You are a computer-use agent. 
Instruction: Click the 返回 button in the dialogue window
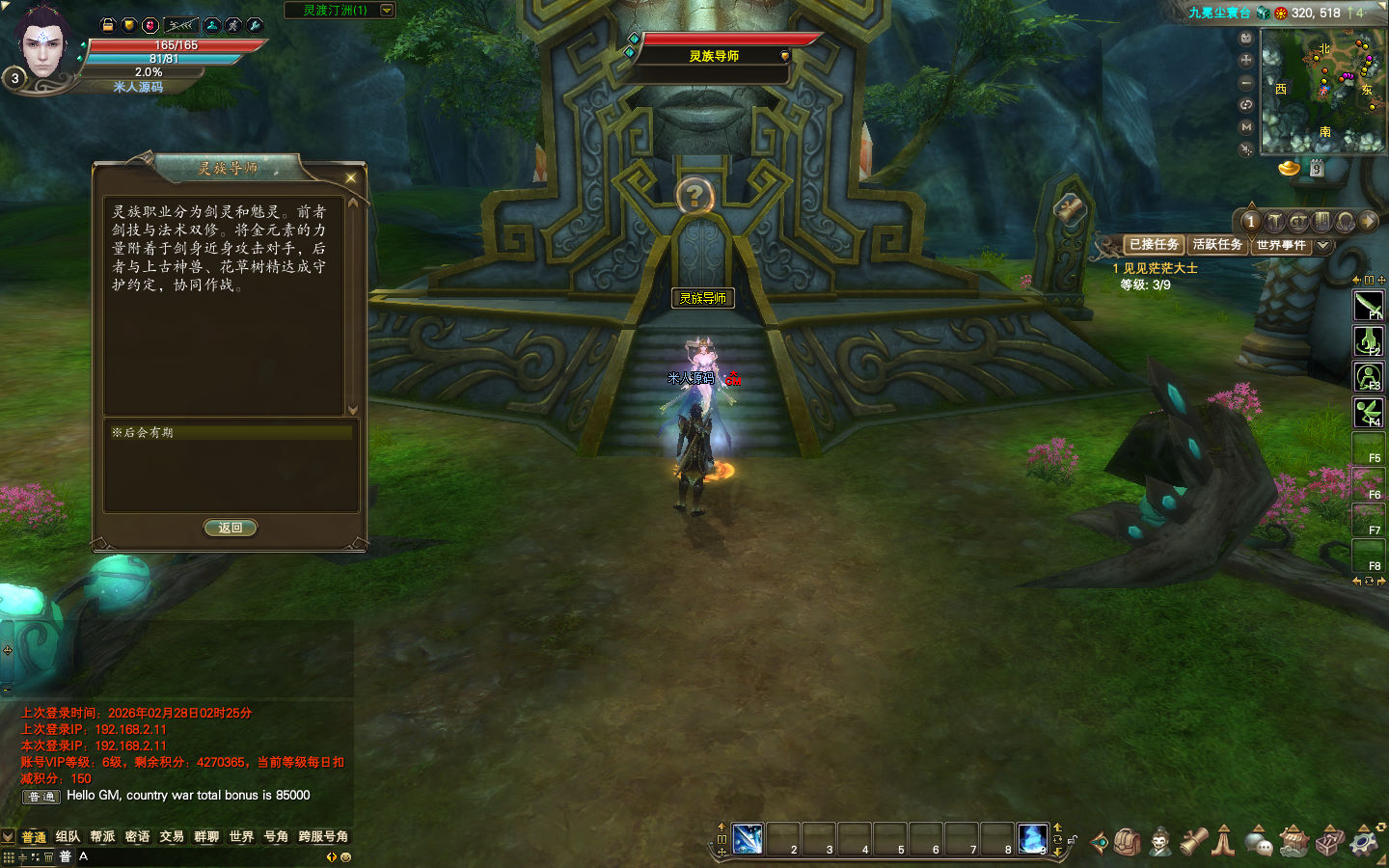pos(230,528)
